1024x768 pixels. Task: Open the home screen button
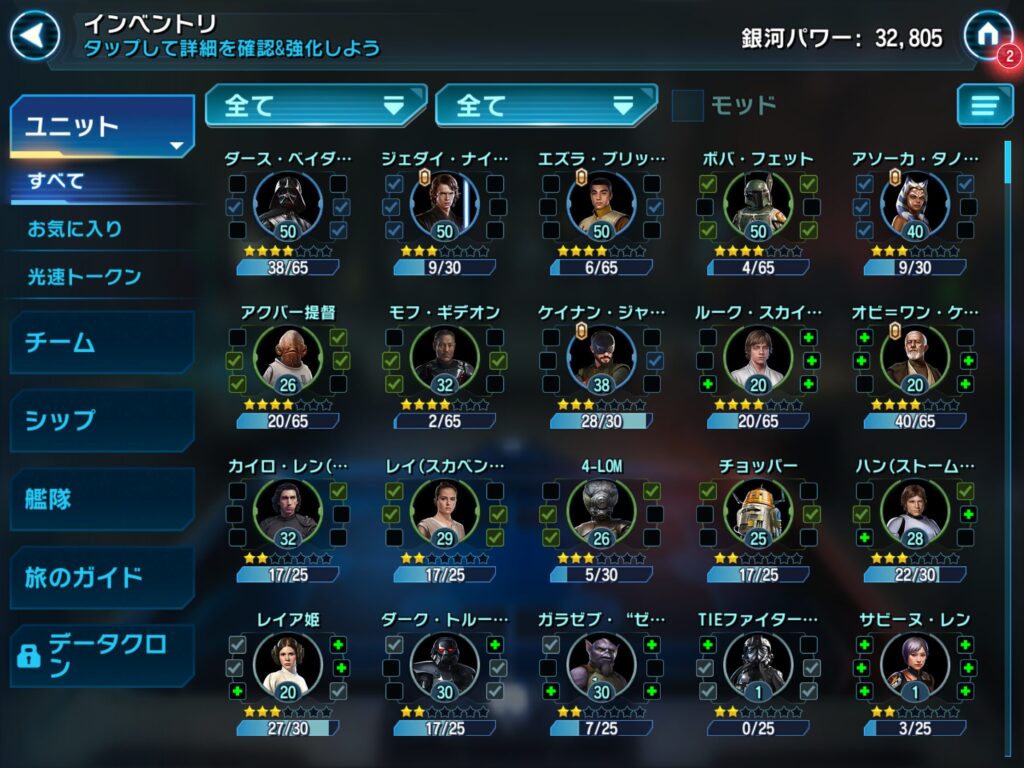click(986, 34)
